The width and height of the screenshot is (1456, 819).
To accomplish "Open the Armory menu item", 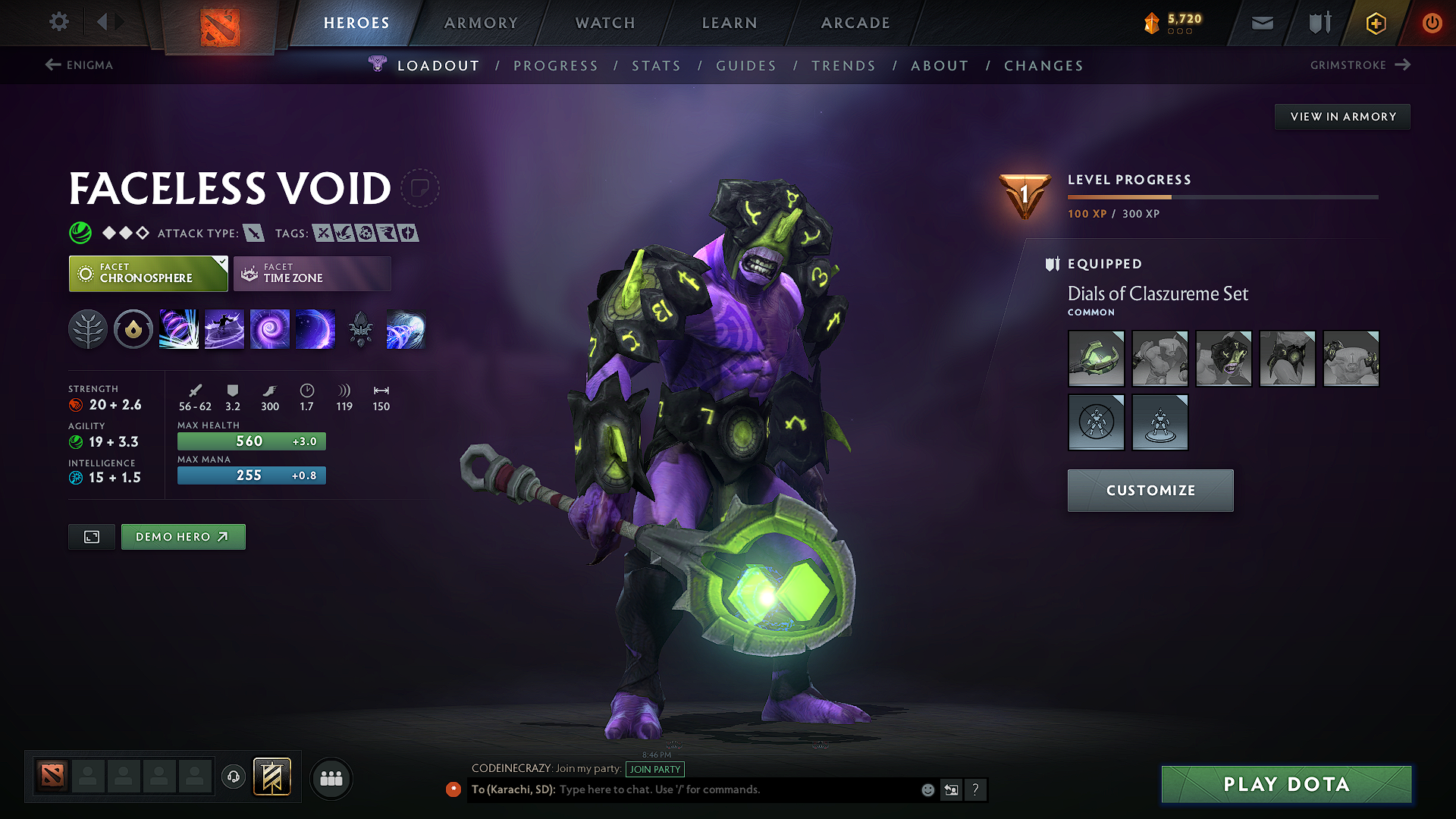I will pyautogui.click(x=481, y=23).
